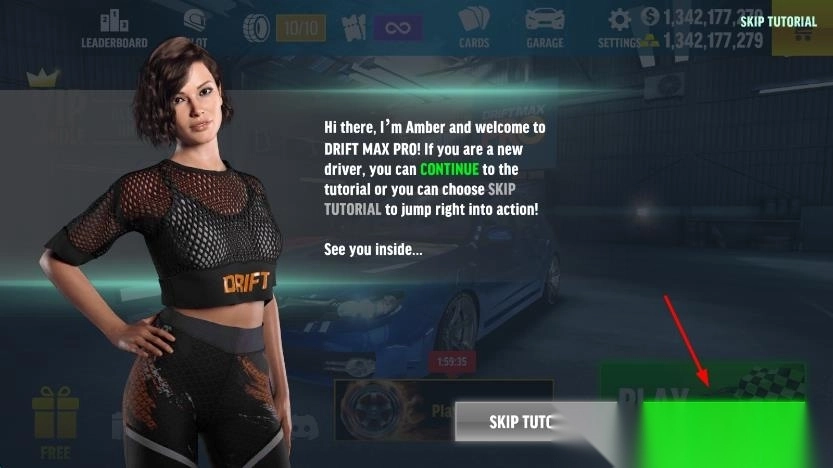The width and height of the screenshot is (833, 468).
Task: Skip the tutorial from the top-right label
Action: point(778,21)
